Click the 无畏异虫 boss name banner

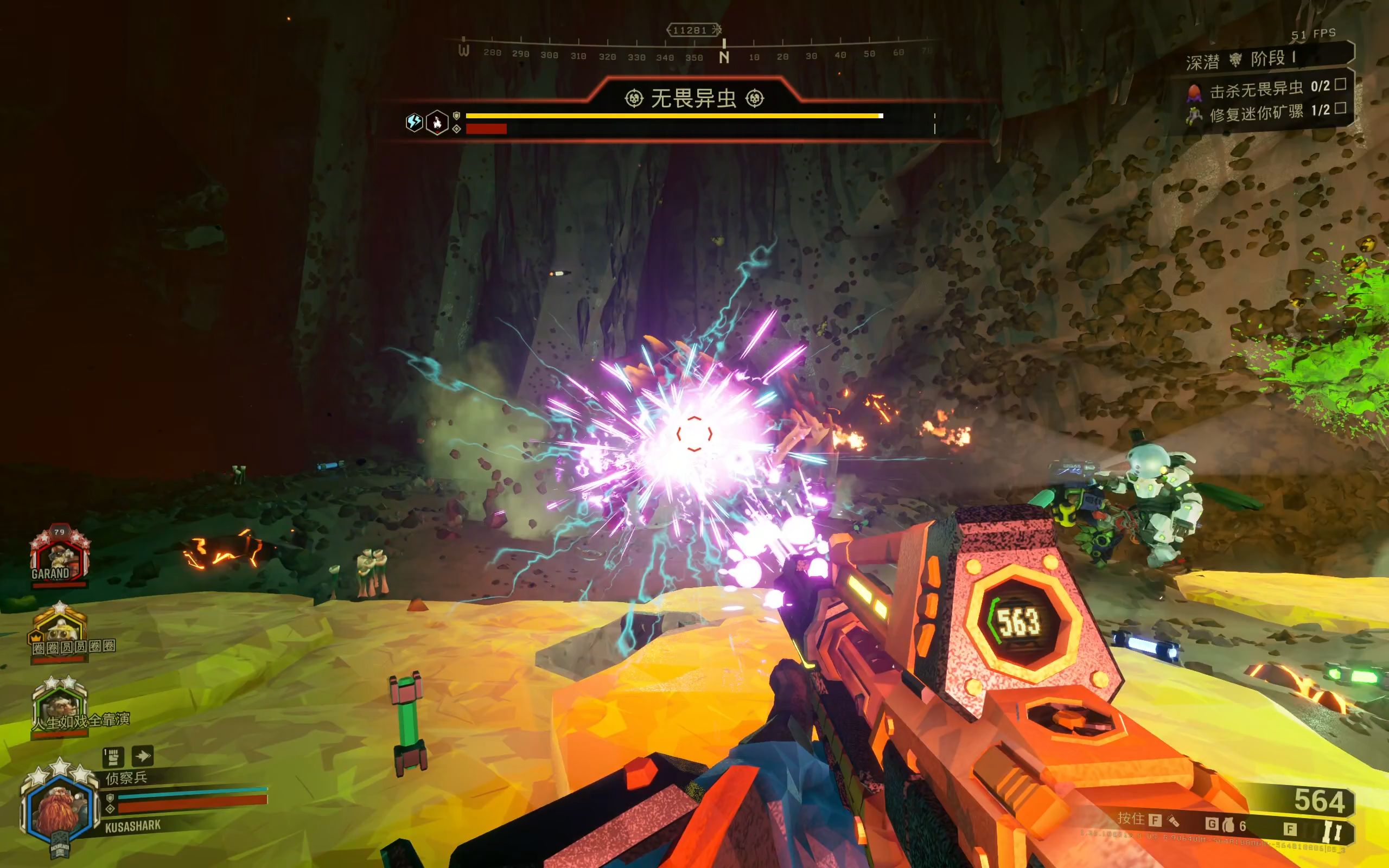693,99
